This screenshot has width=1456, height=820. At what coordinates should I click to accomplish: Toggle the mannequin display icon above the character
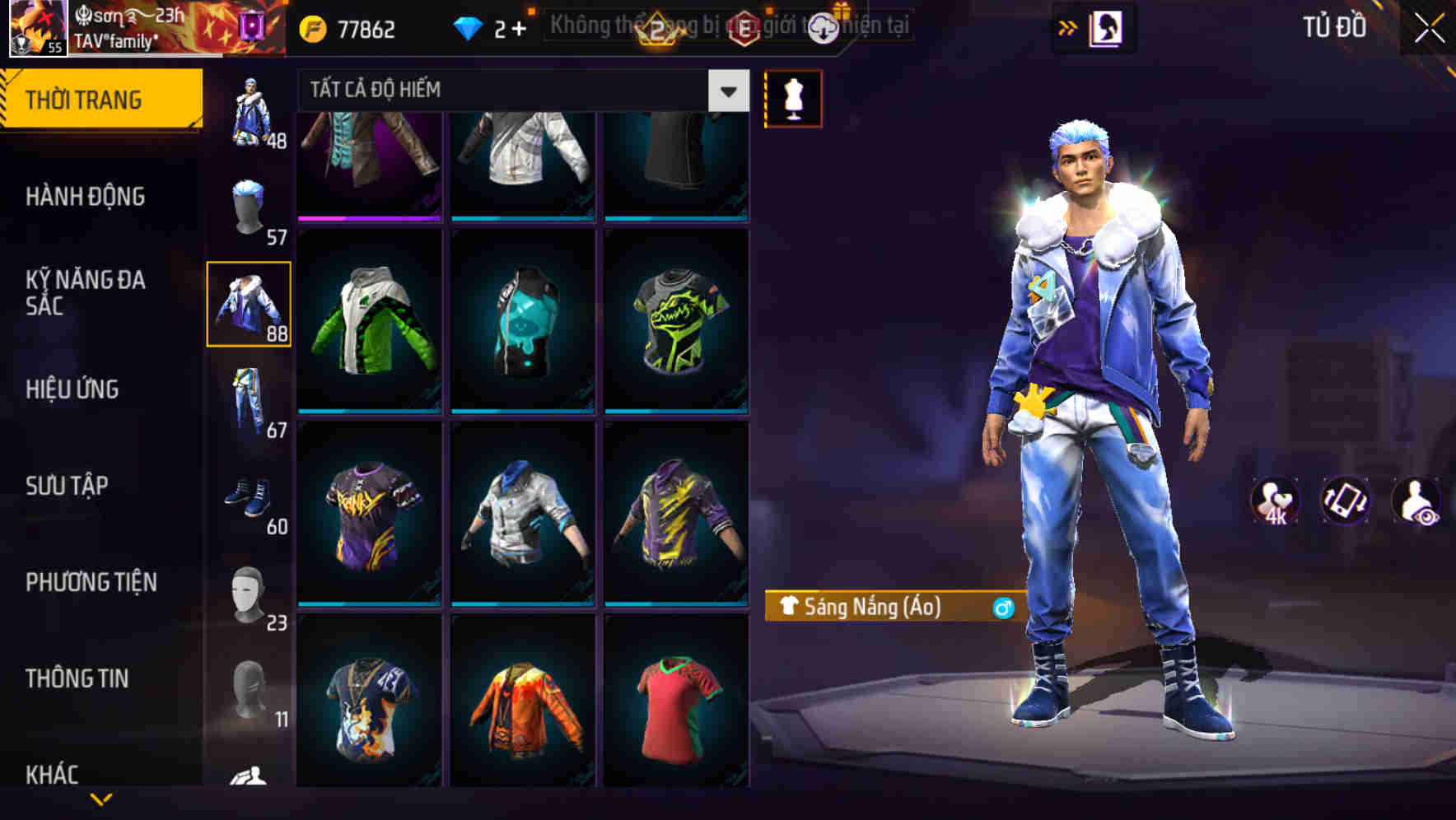tap(793, 98)
